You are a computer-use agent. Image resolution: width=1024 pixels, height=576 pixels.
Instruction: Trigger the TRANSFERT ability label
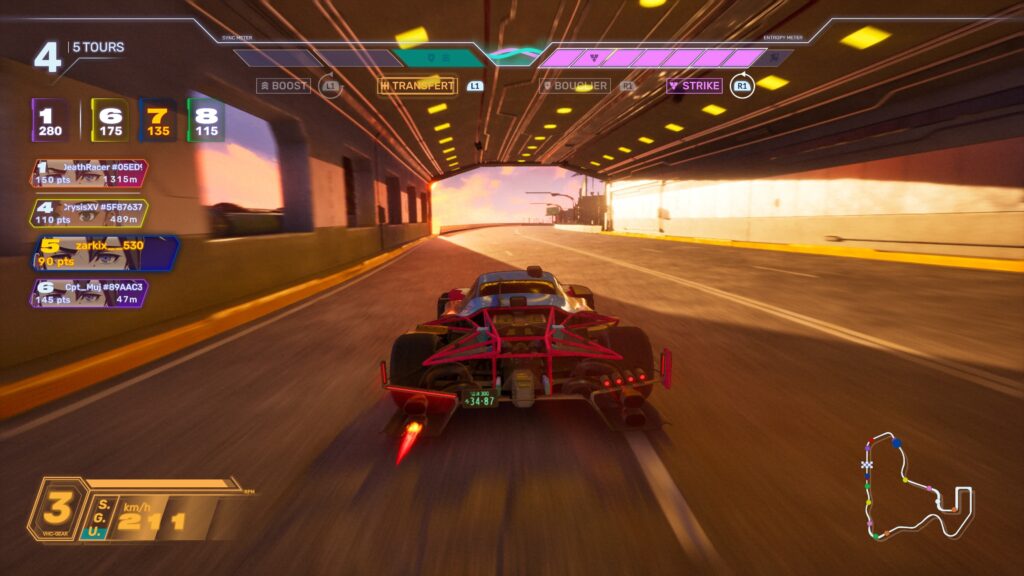tap(417, 86)
